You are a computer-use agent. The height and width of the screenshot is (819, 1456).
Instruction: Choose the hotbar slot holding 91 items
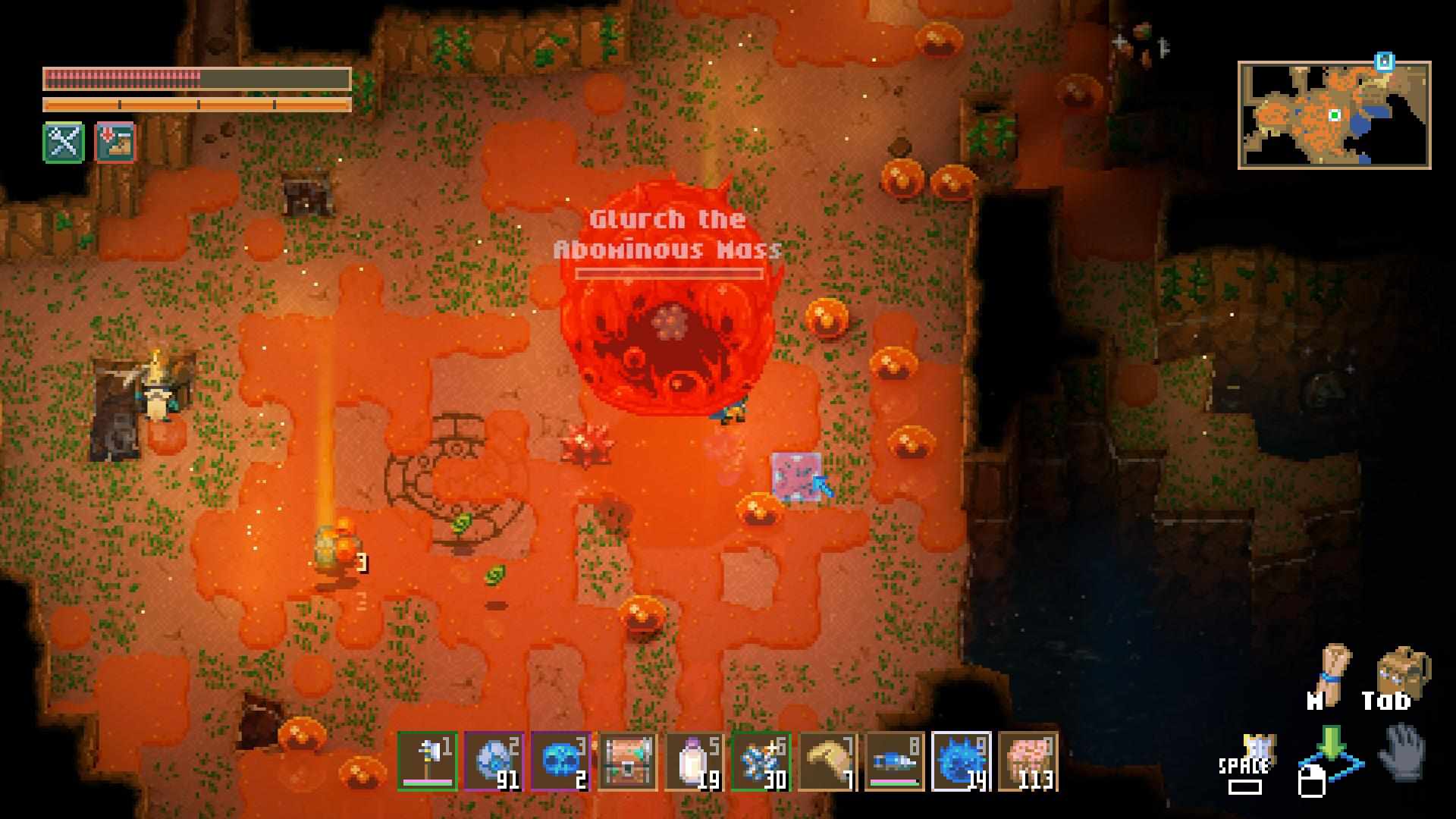pos(494,761)
